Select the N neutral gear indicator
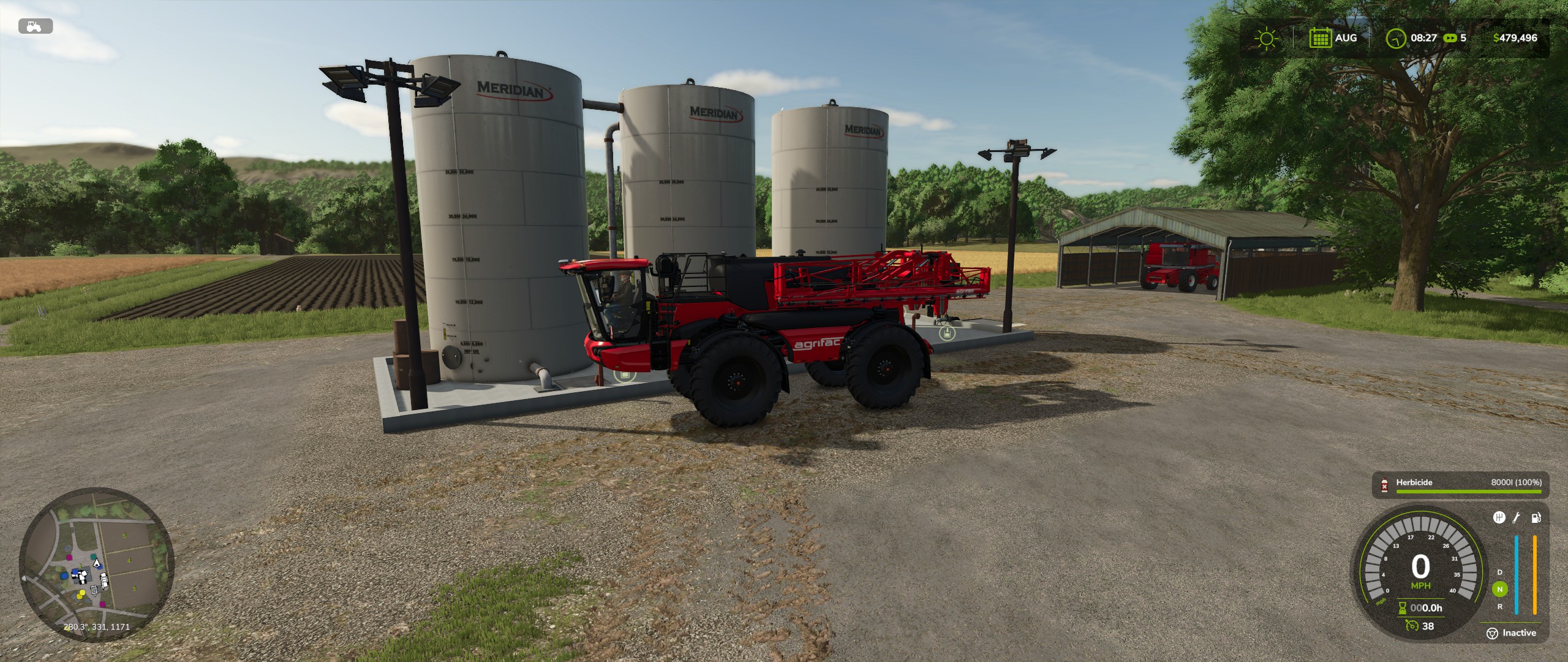The width and height of the screenshot is (1568, 662). click(1499, 590)
